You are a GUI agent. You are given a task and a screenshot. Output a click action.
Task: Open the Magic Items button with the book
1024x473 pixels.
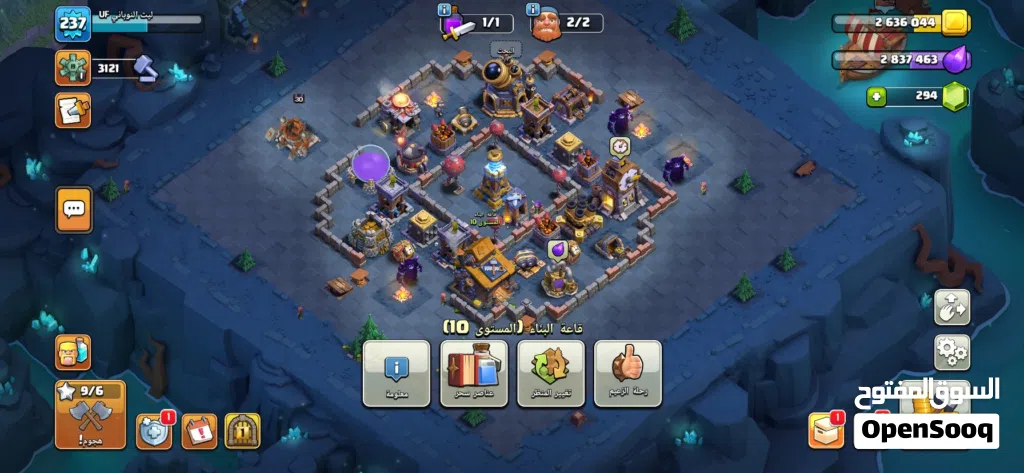473,372
